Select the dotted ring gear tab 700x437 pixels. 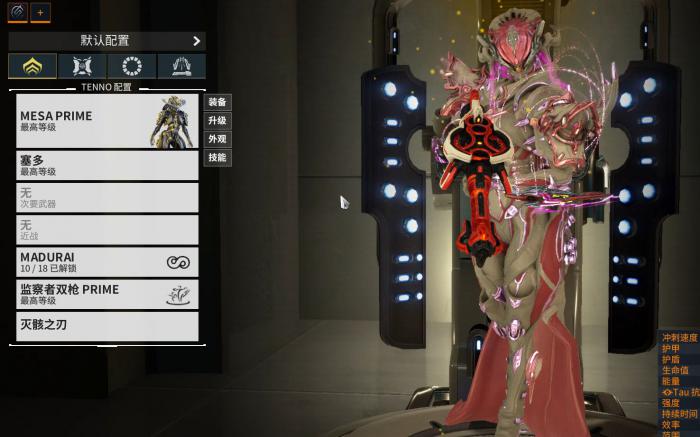click(x=131, y=67)
